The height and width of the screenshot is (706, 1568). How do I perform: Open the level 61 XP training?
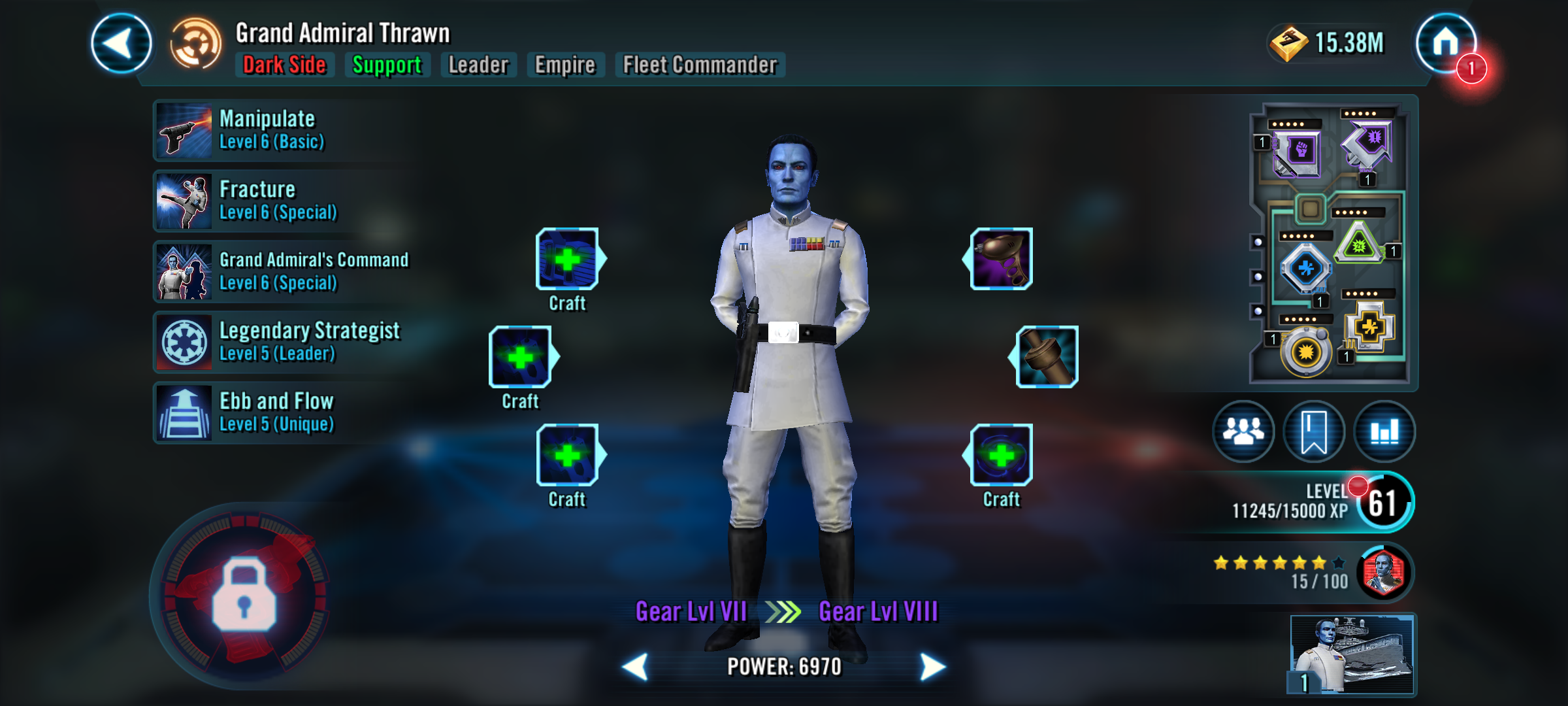[x=1384, y=503]
